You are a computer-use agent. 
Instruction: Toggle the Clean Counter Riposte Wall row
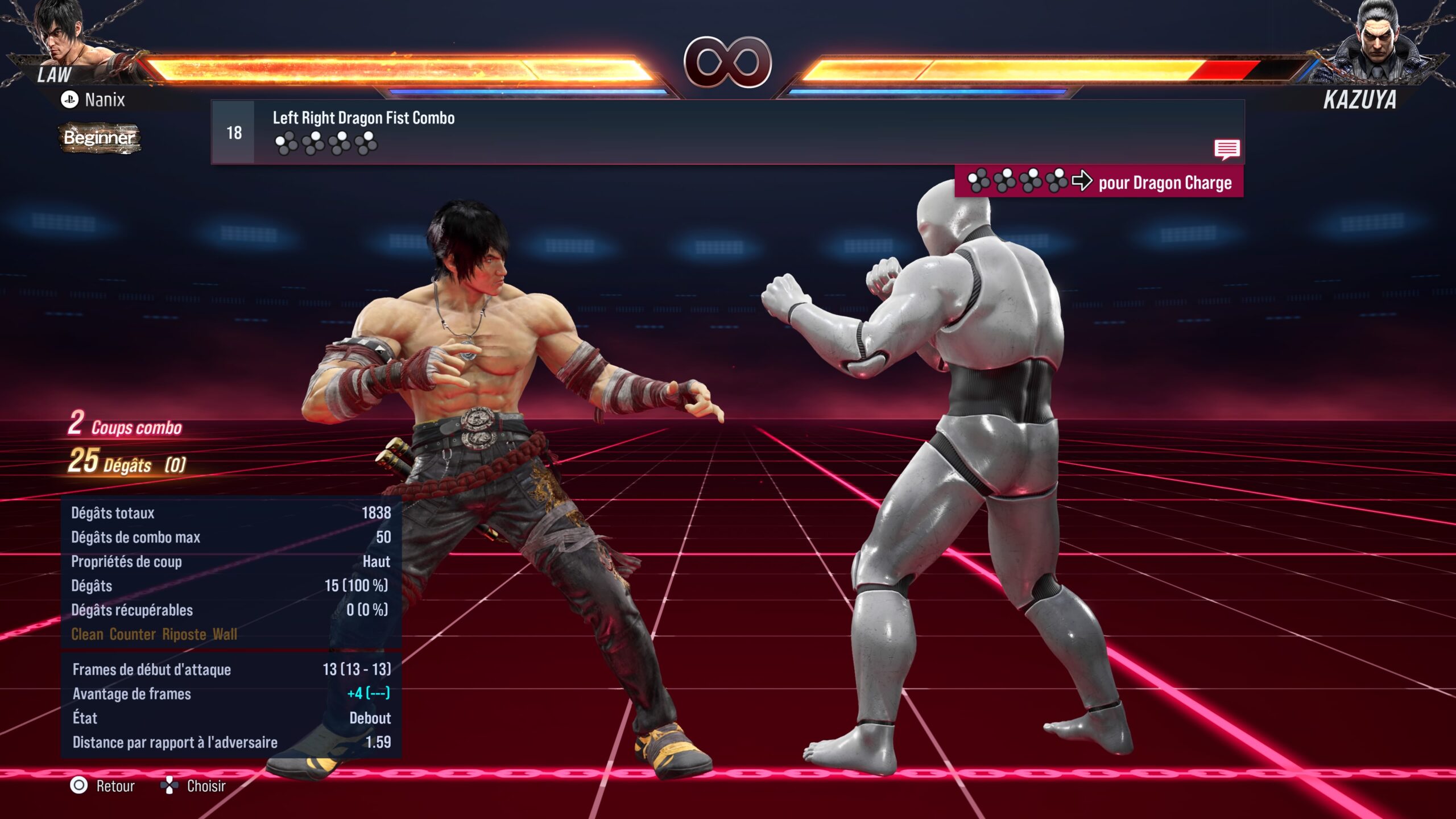(x=154, y=635)
